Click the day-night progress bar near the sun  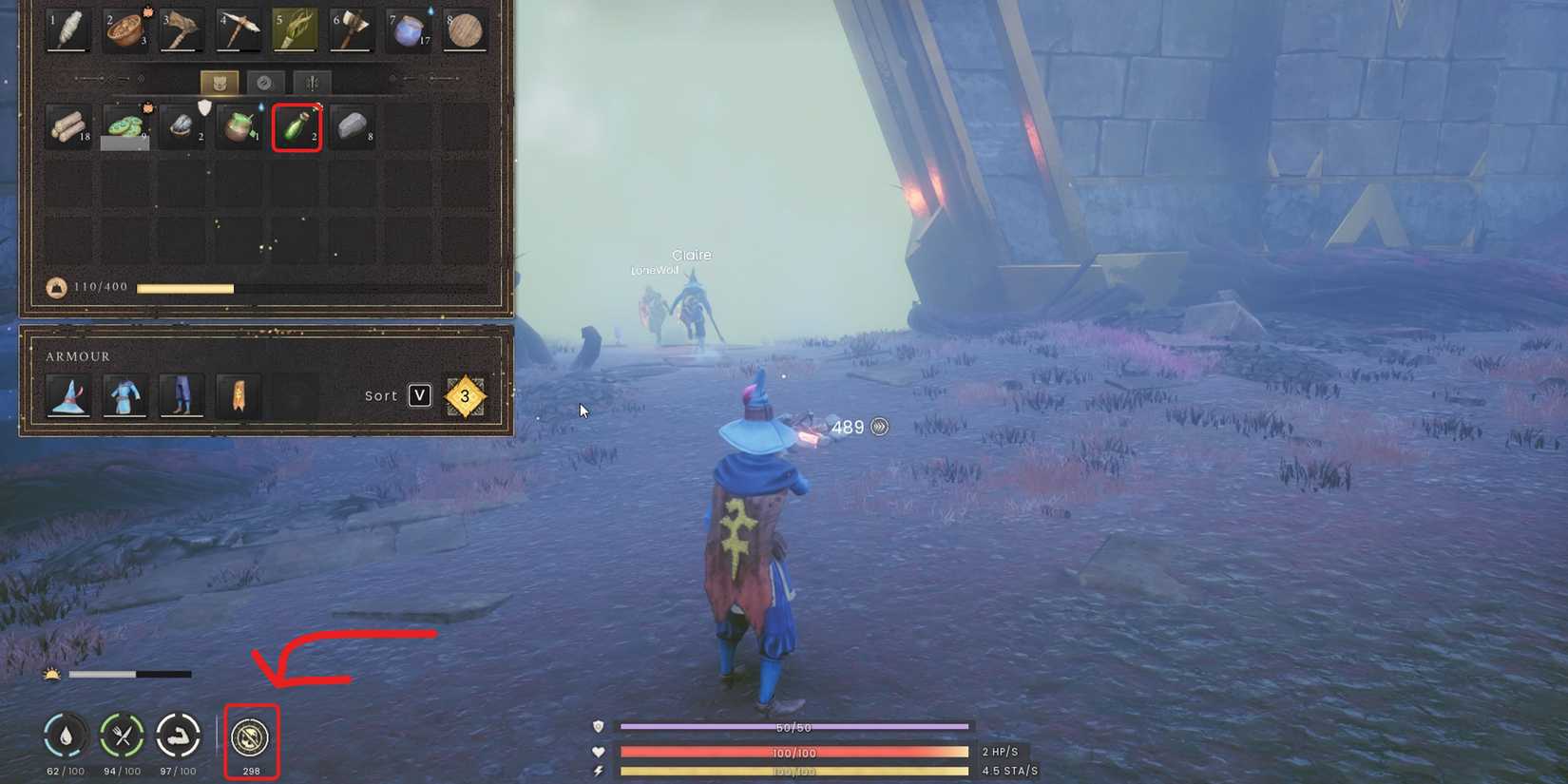coord(128,673)
